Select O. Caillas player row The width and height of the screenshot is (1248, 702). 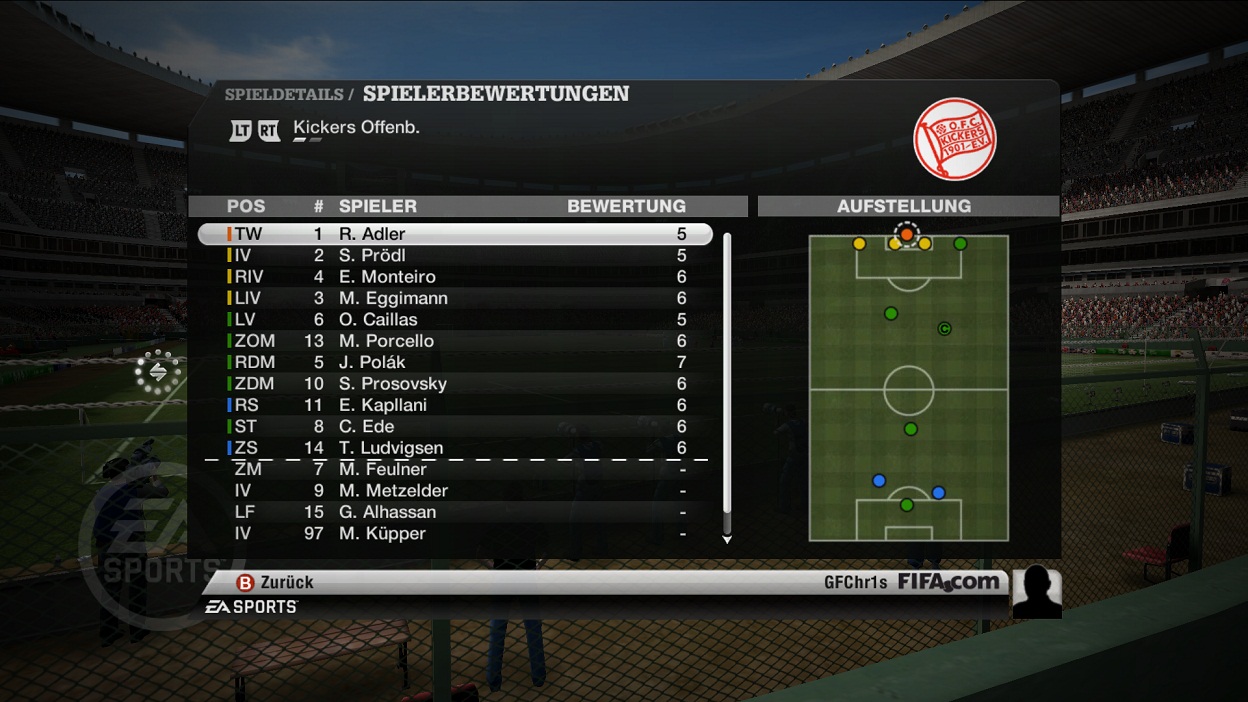point(455,320)
